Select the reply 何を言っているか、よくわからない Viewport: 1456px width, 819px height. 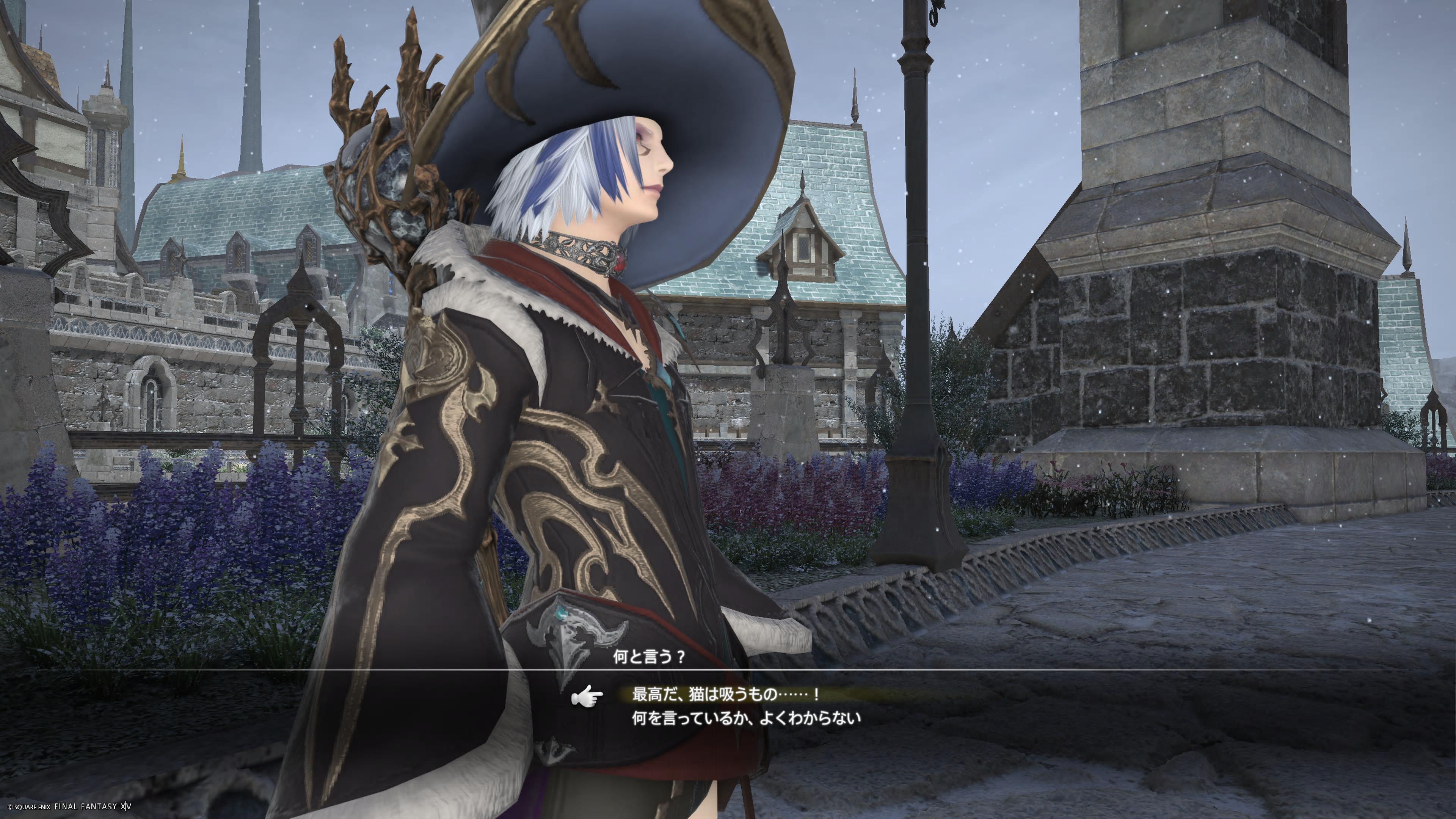[746, 719]
